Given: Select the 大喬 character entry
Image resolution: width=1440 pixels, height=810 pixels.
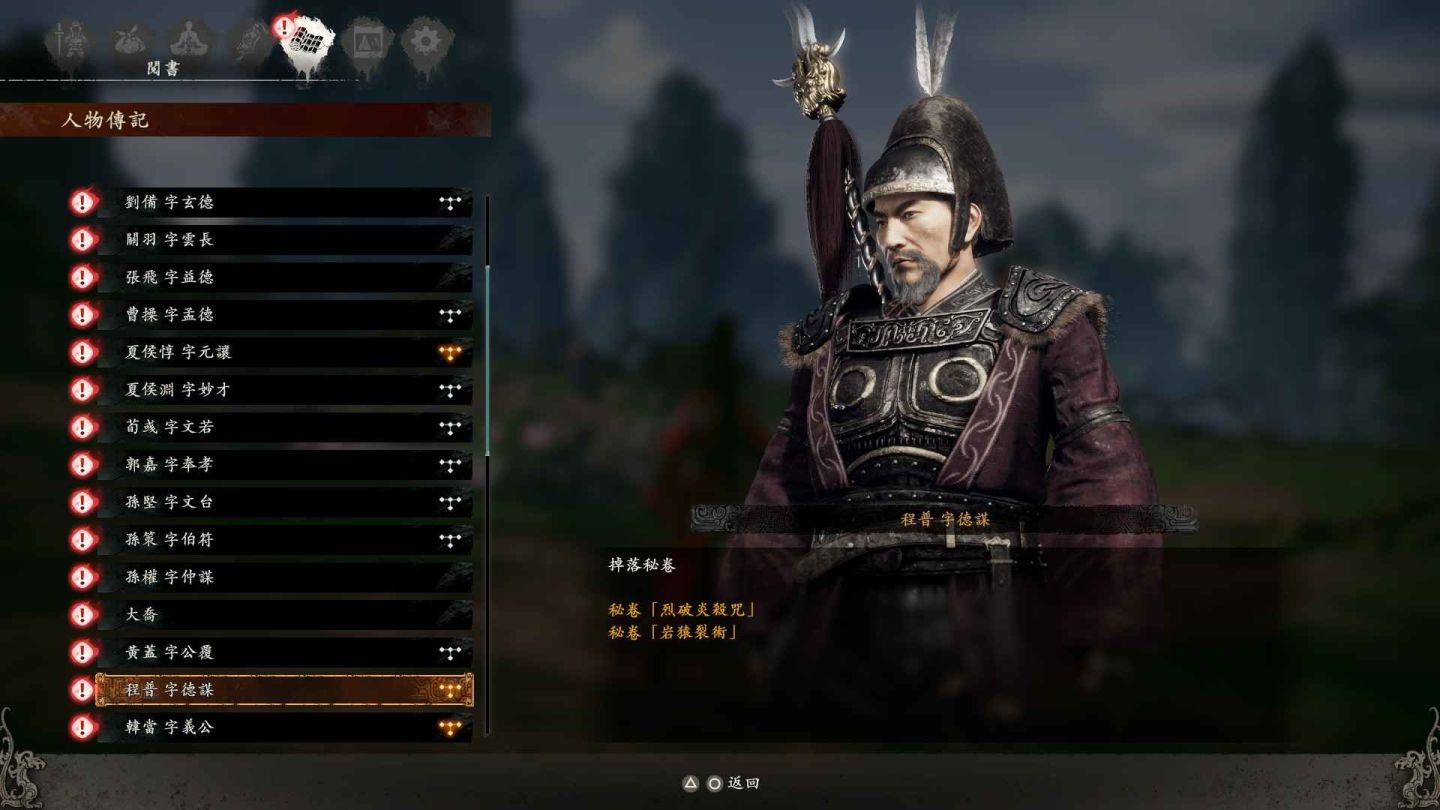Looking at the screenshot, I should pyautogui.click(x=283, y=615).
